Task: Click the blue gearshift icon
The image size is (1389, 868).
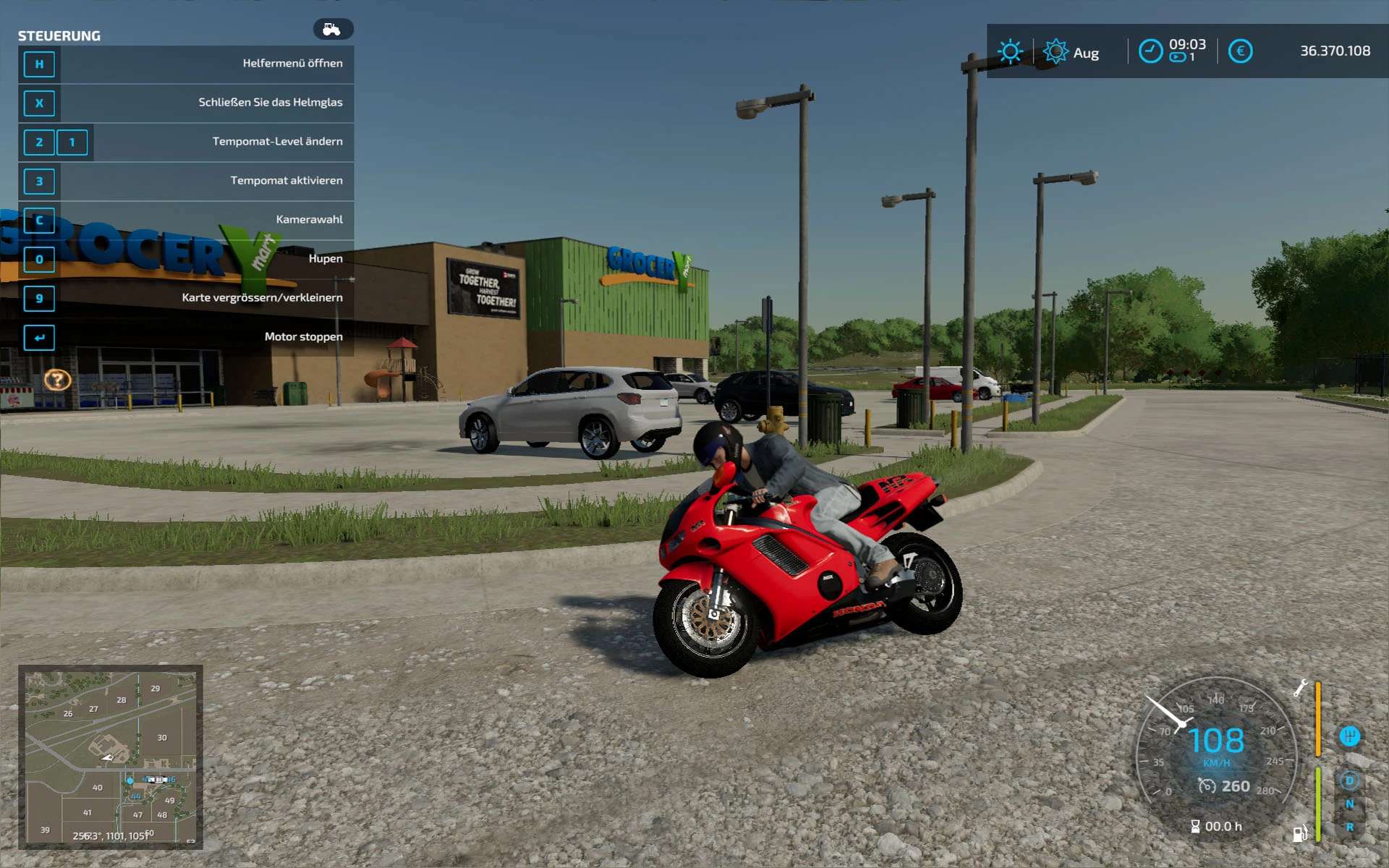Action: pos(1349,736)
